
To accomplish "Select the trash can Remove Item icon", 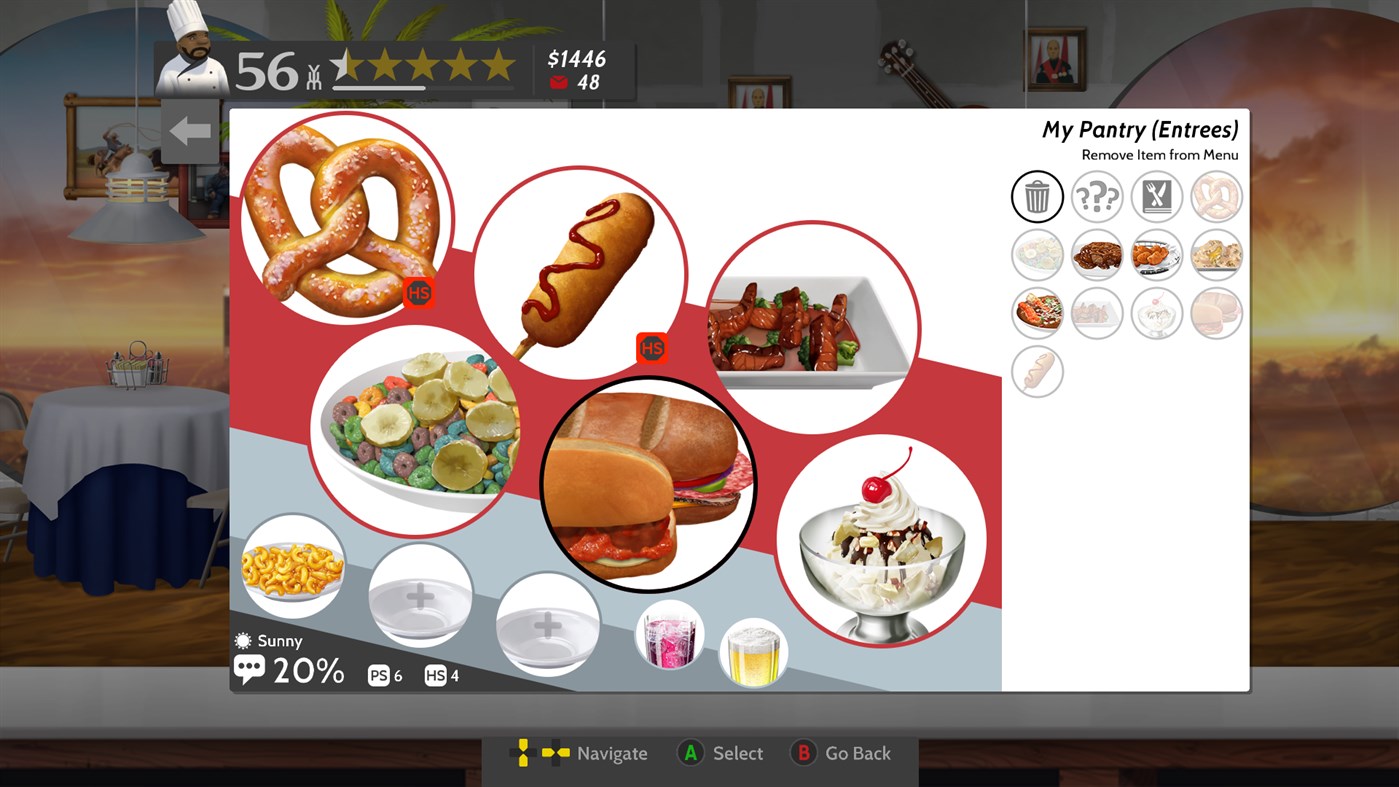I will 1037,196.
